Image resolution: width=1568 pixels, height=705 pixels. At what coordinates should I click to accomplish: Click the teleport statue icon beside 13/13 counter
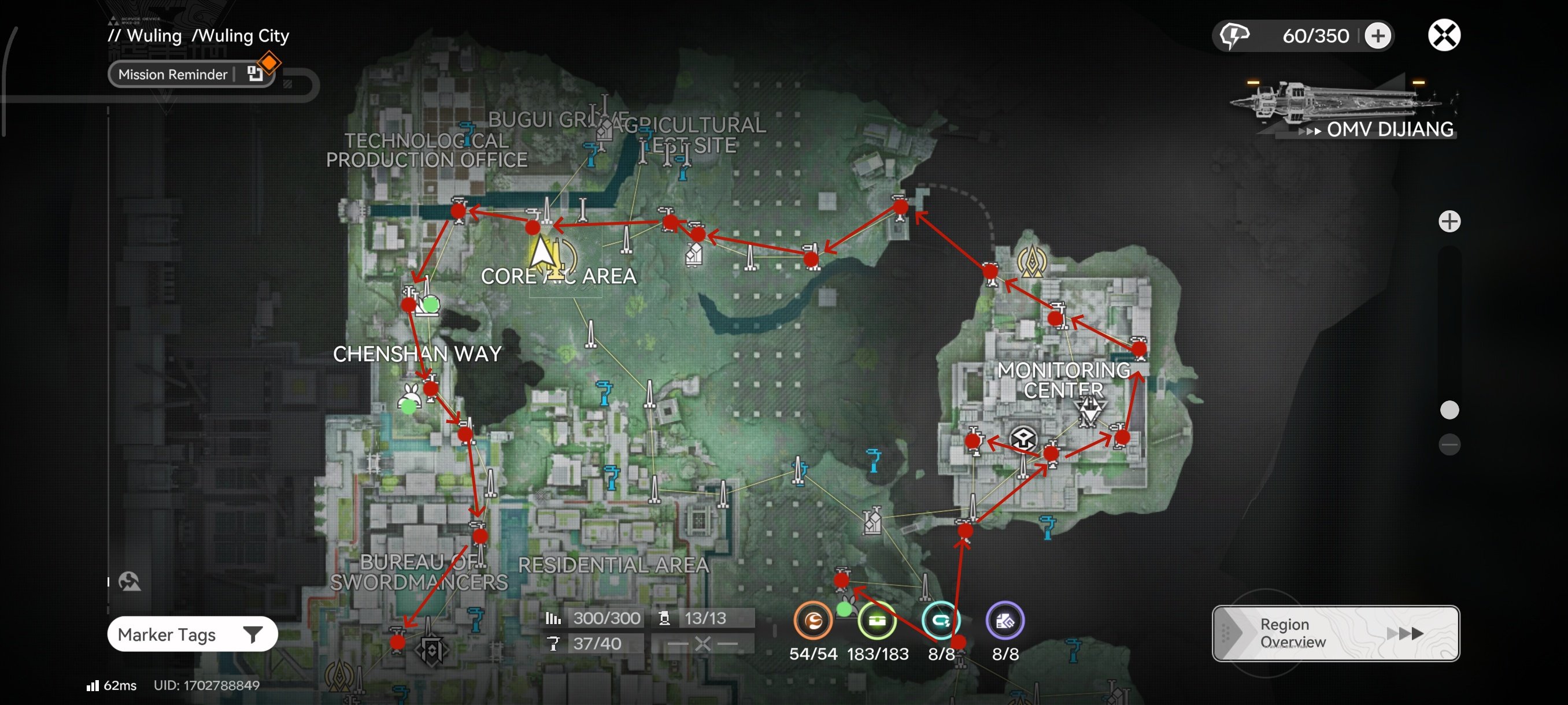(x=665, y=617)
